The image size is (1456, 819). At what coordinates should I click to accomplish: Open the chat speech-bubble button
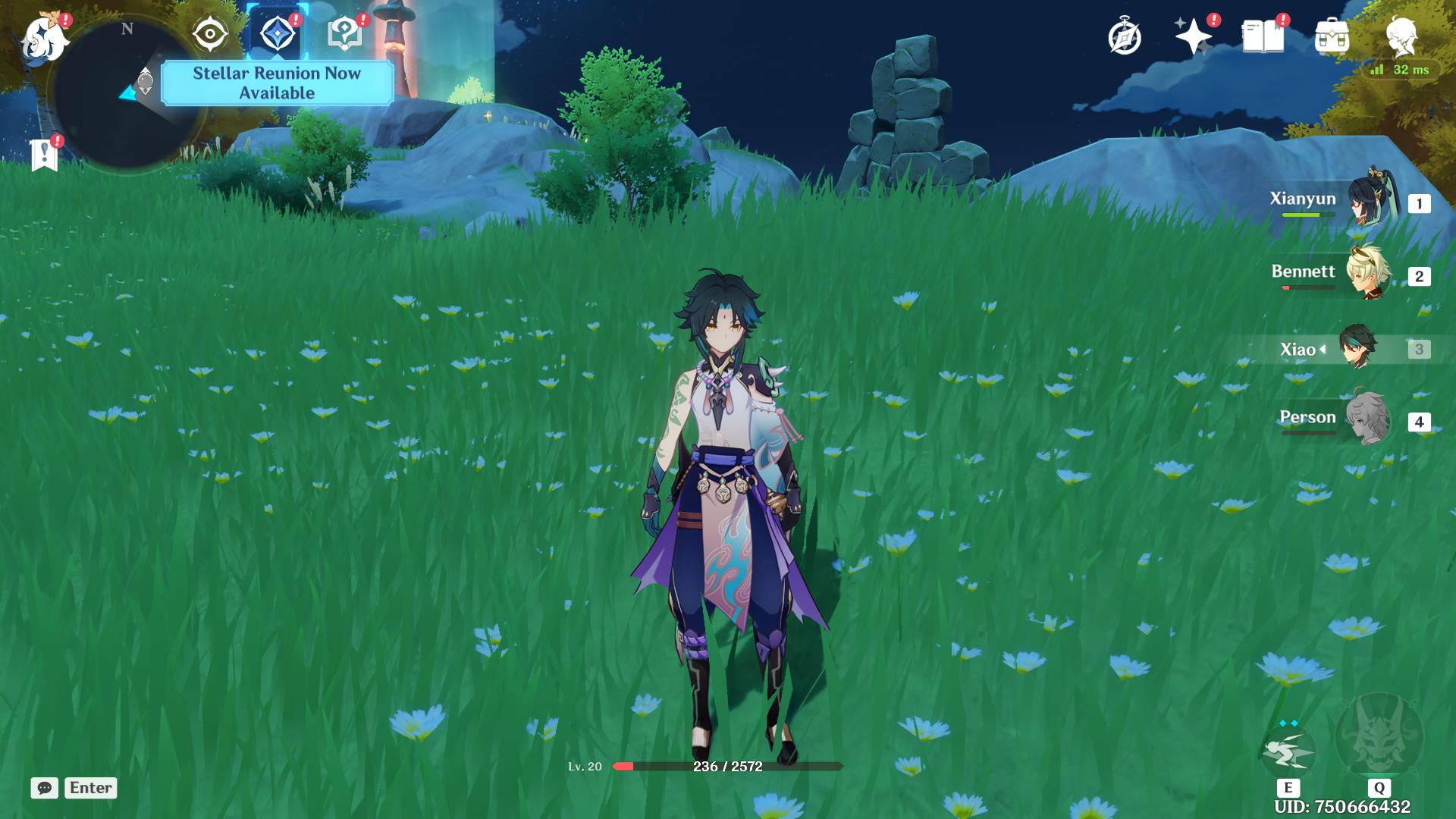(x=45, y=788)
